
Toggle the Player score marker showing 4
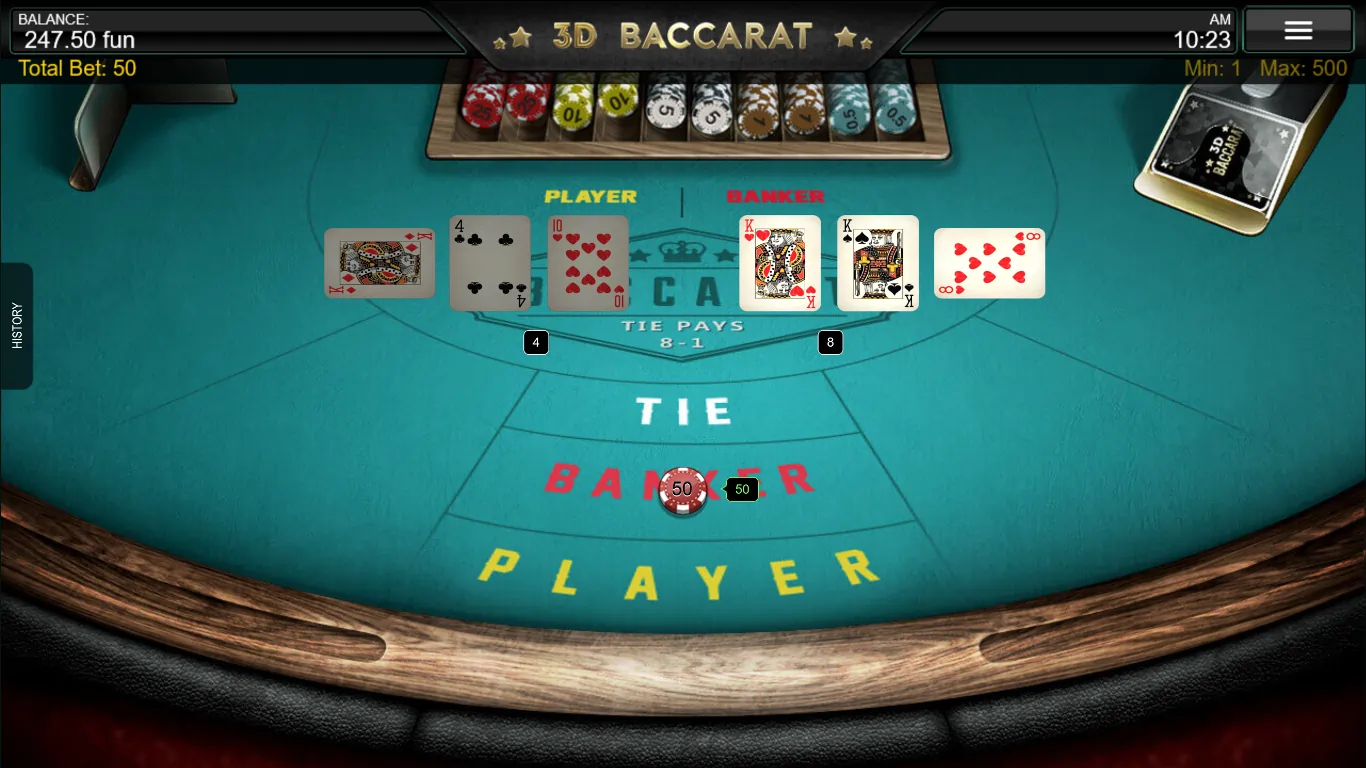[535, 342]
